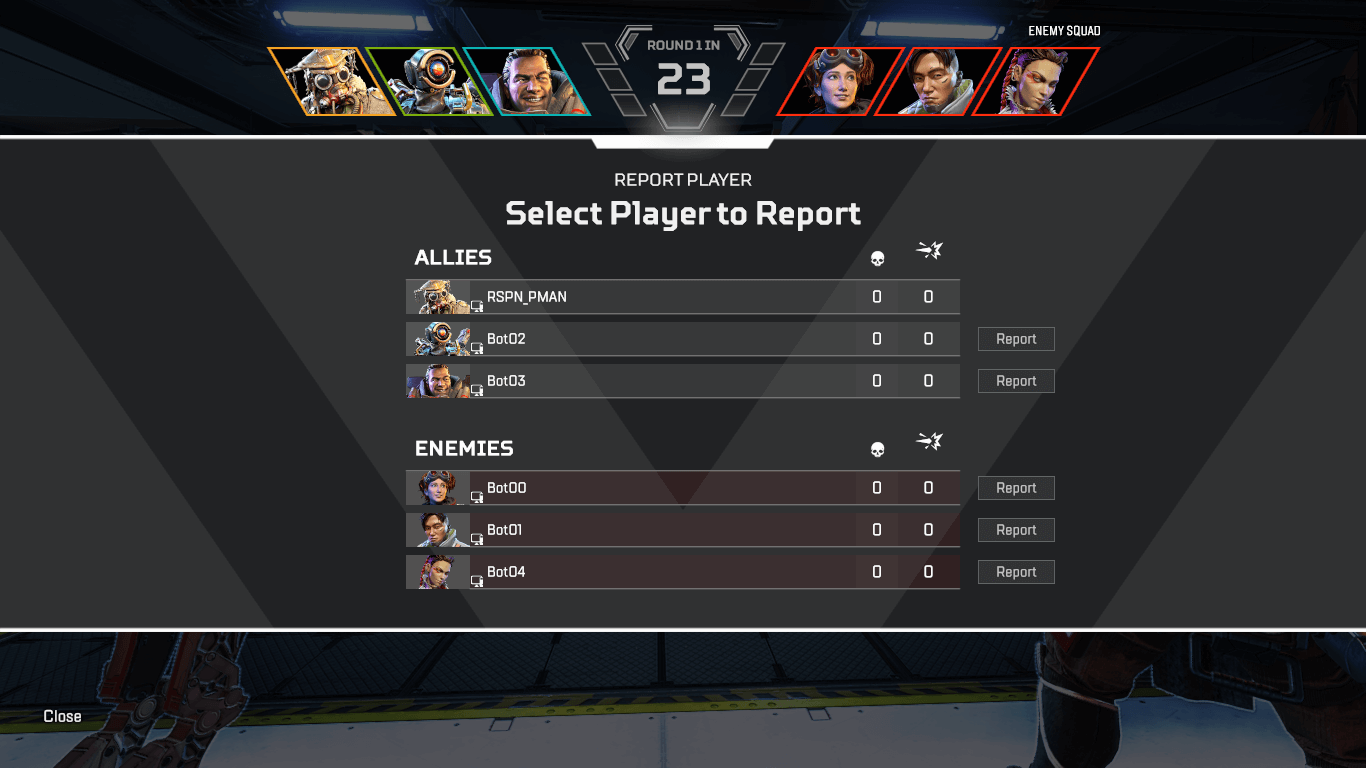
Task: Choose the Bot01 enemy row
Action: 660,530
